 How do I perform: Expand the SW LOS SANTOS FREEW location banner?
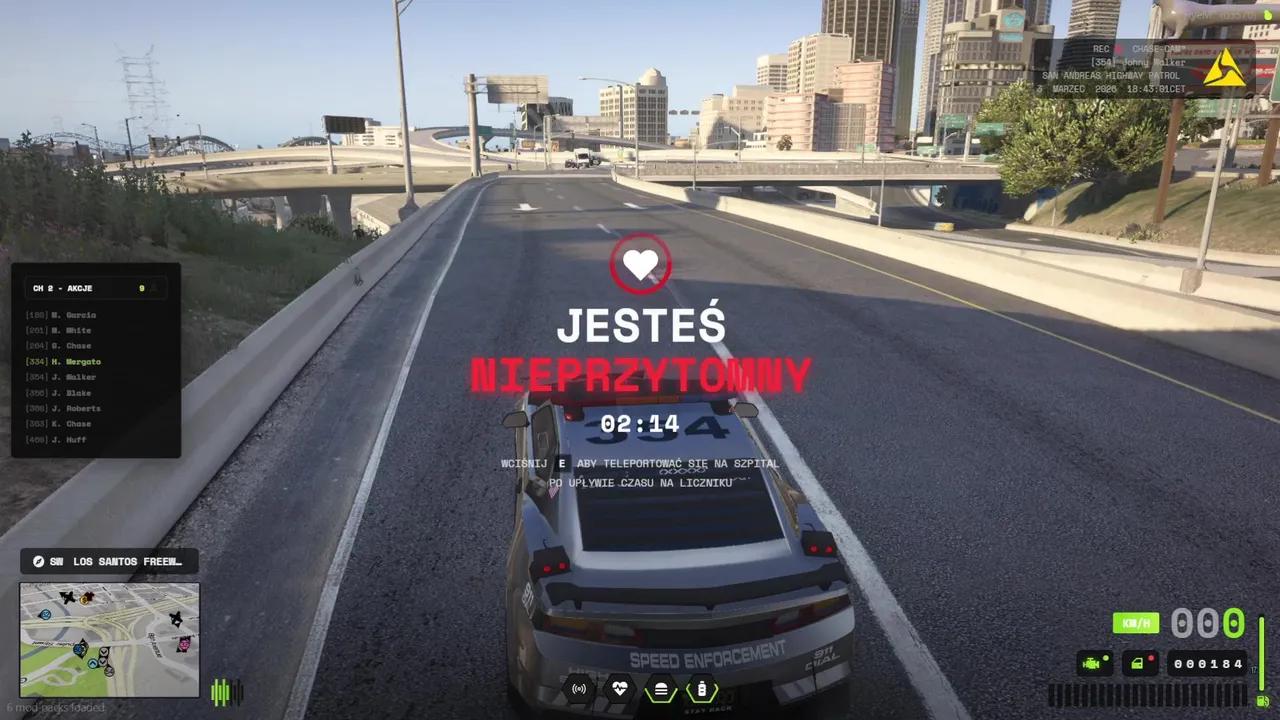[x=109, y=561]
